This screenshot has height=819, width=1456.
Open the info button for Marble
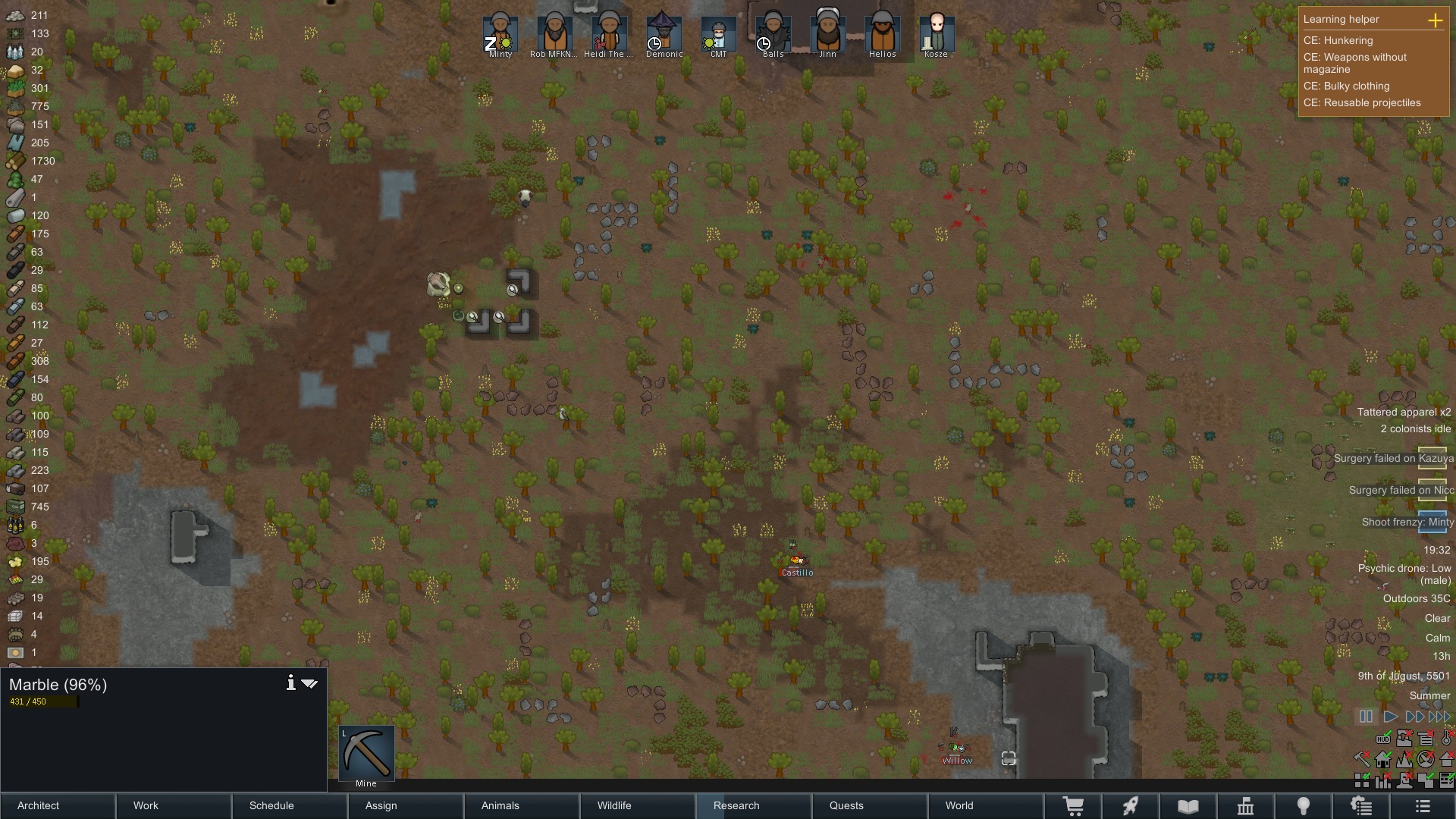[x=290, y=683]
